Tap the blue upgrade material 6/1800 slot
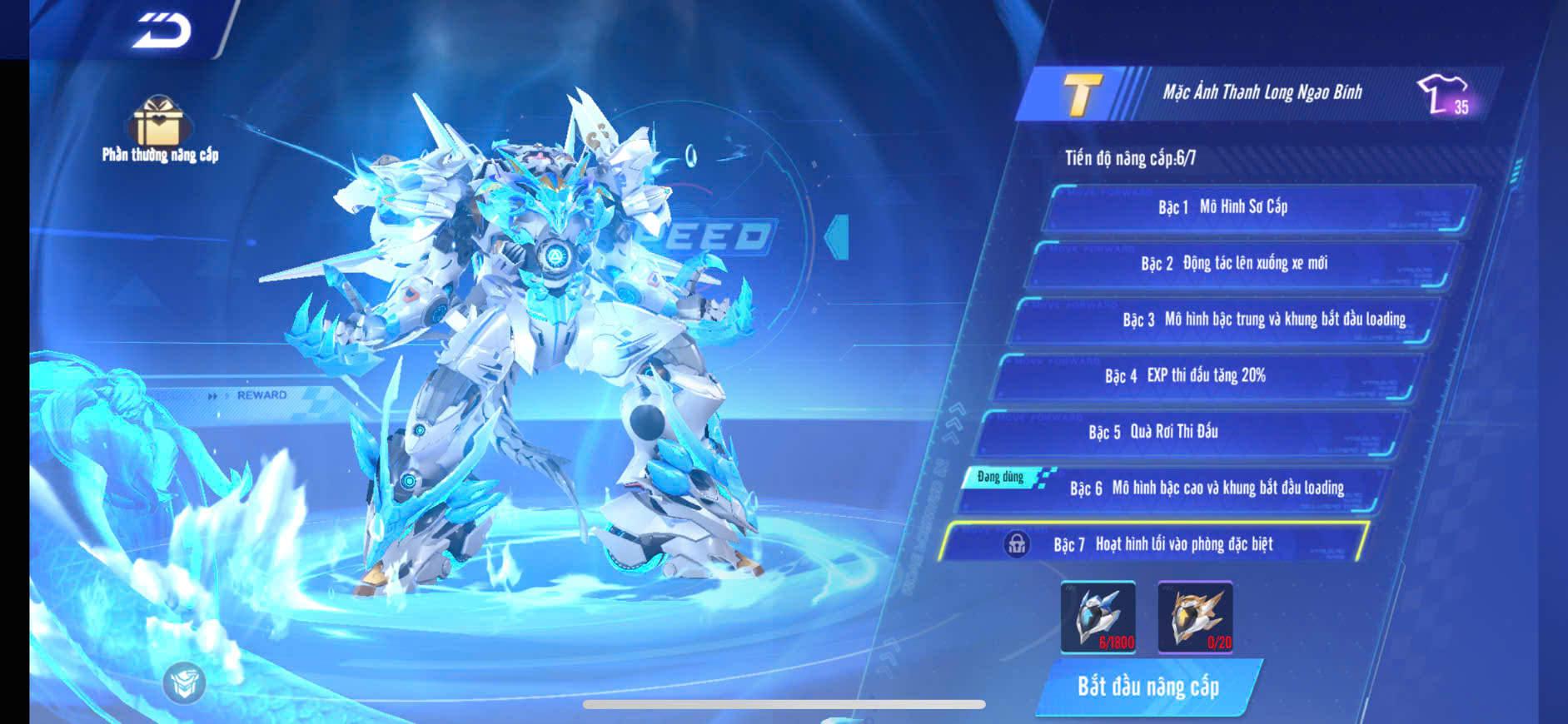This screenshot has width=1568, height=724. (1098, 617)
